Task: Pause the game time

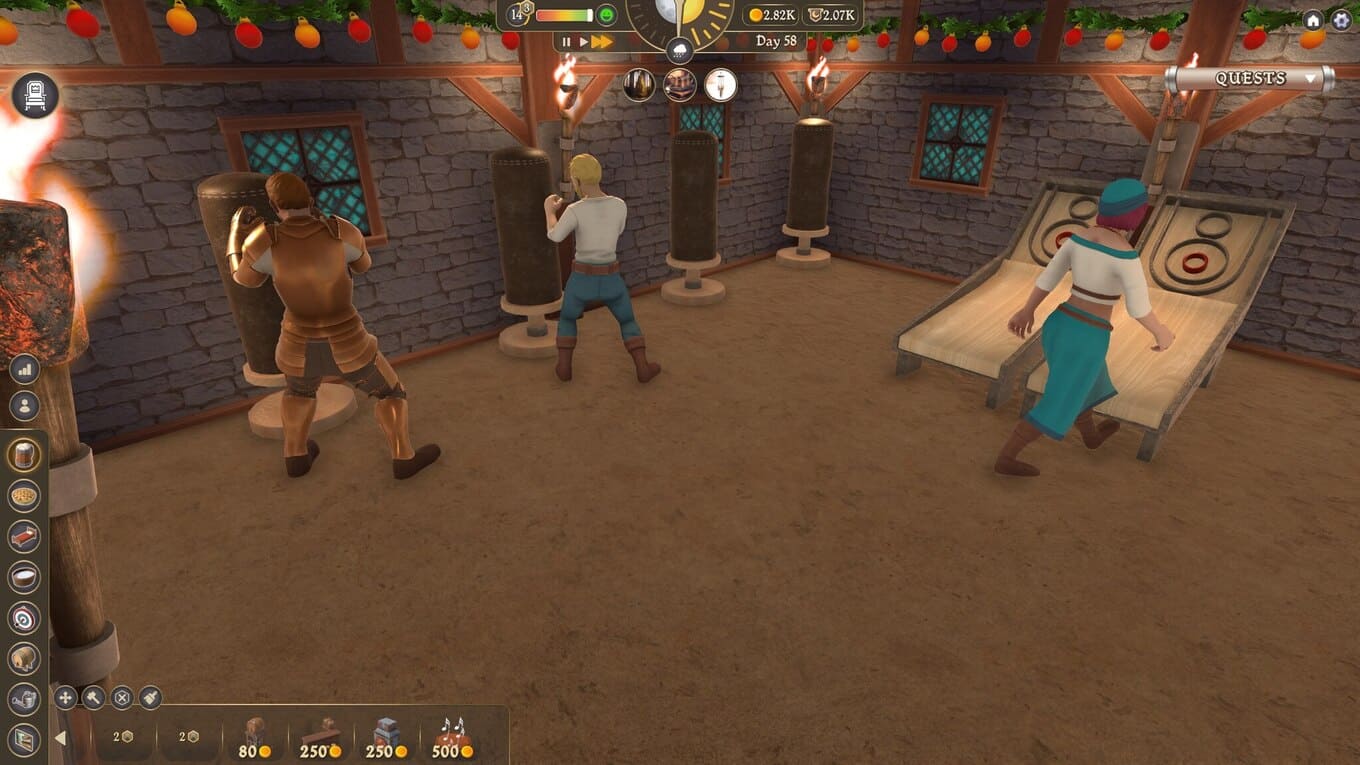Action: pos(566,42)
